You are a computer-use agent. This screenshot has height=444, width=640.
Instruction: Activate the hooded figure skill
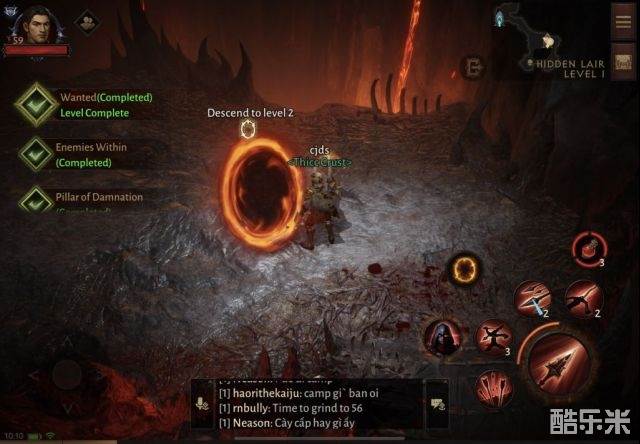(x=443, y=337)
